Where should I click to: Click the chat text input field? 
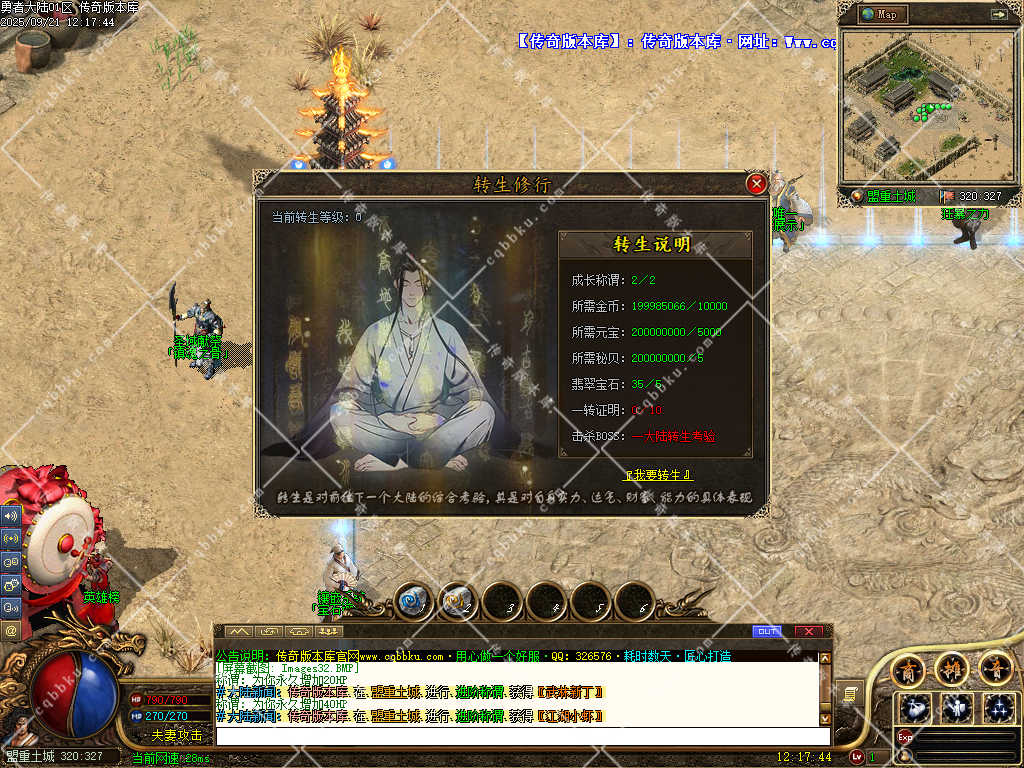coord(520,736)
